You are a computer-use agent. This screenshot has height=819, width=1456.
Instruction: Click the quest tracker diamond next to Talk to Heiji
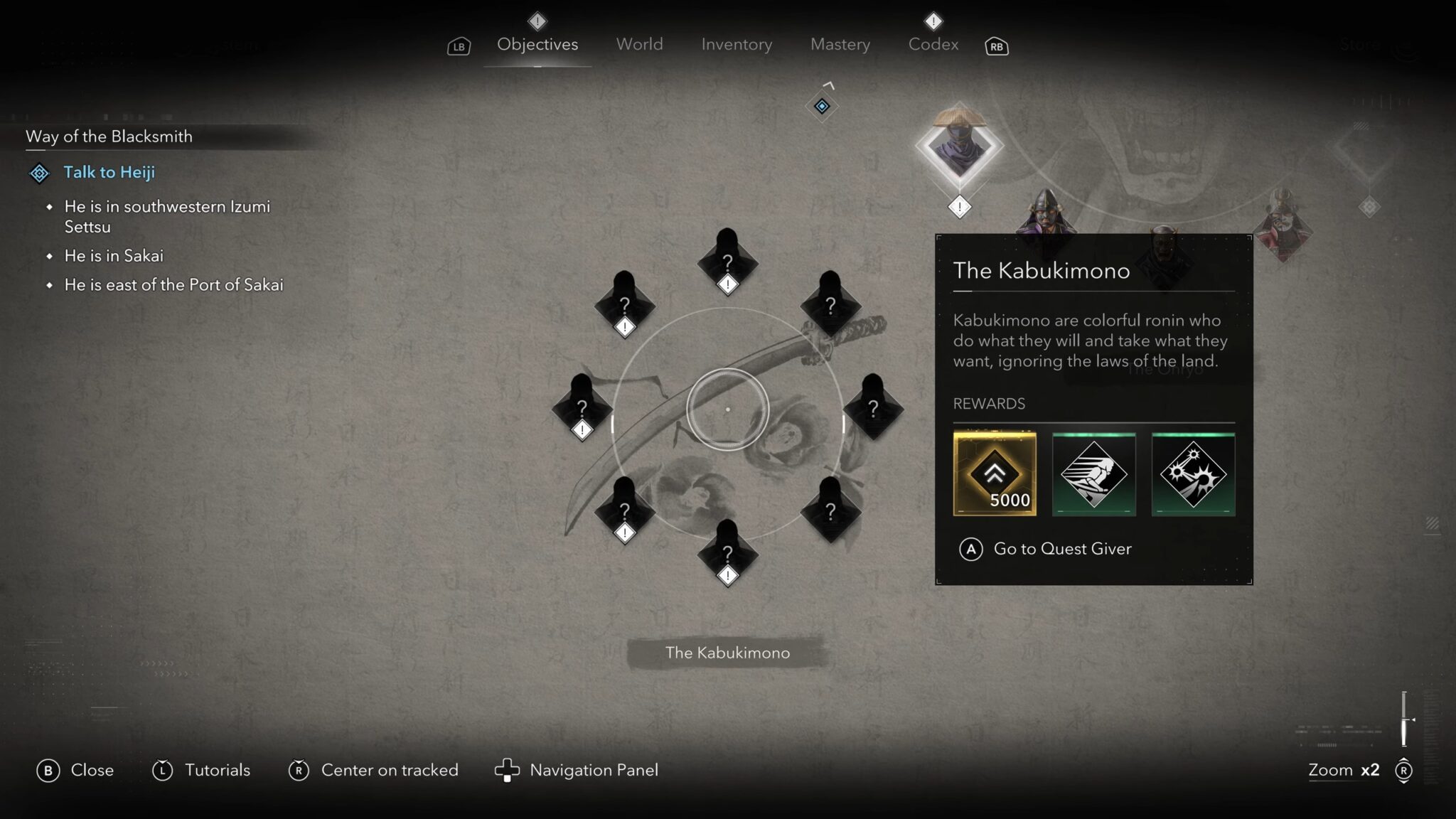point(38,172)
